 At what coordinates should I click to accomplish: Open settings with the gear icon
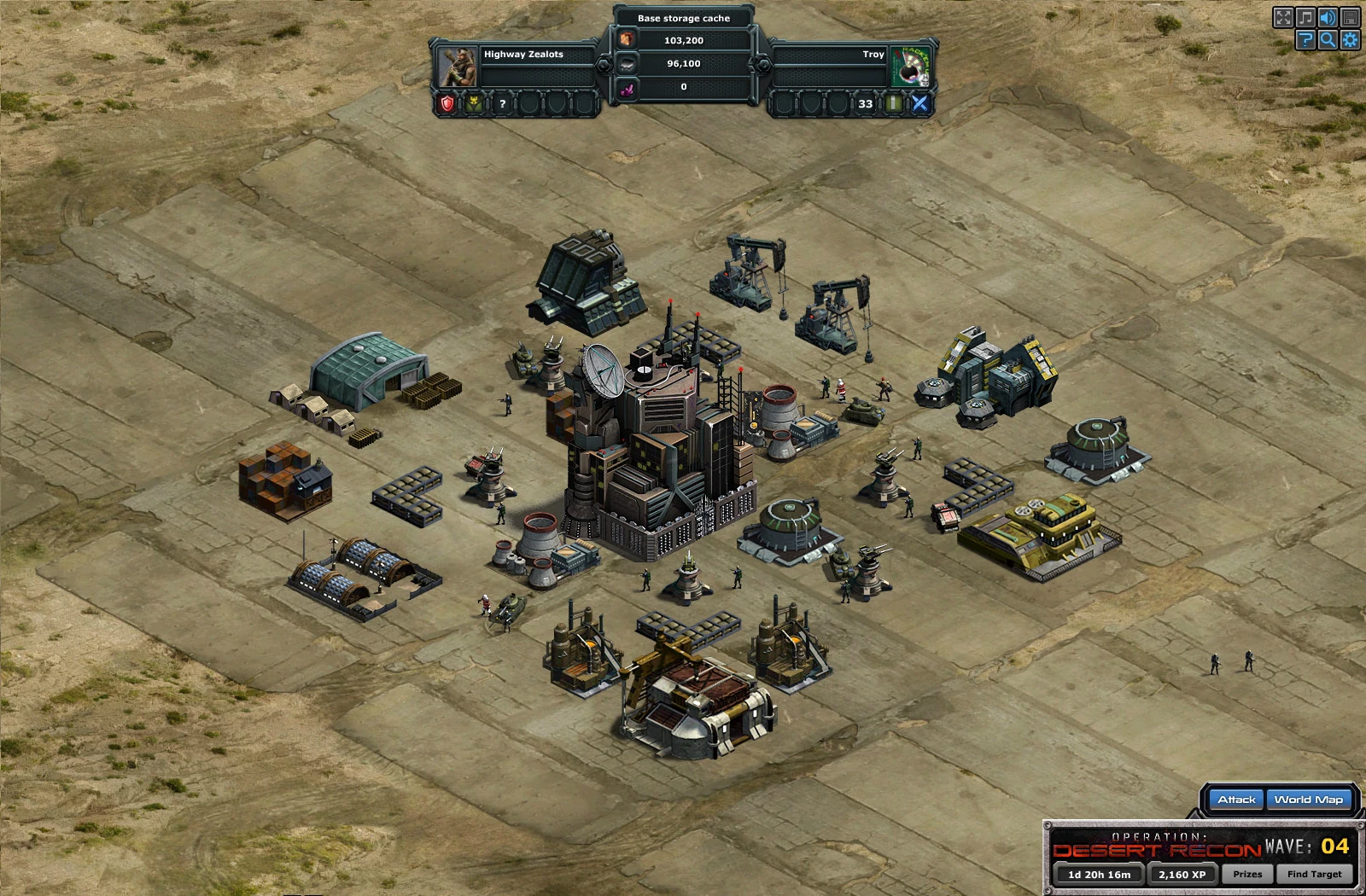point(1350,40)
